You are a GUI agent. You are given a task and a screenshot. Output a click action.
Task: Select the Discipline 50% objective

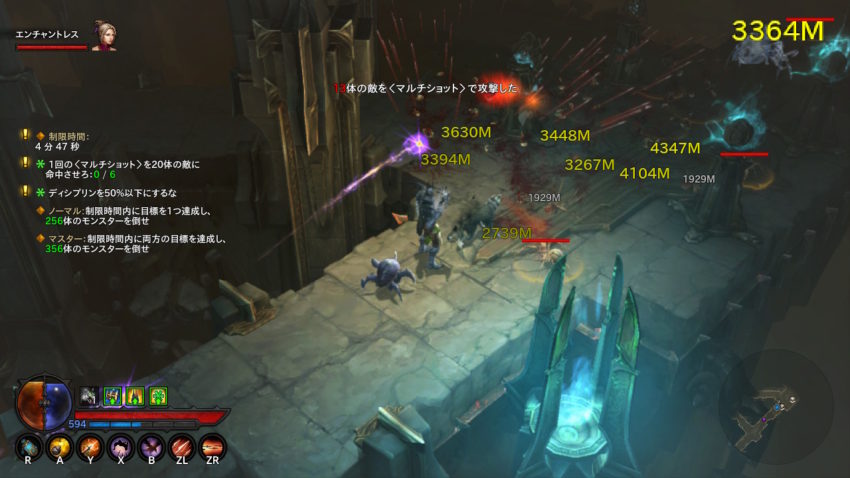[112, 192]
